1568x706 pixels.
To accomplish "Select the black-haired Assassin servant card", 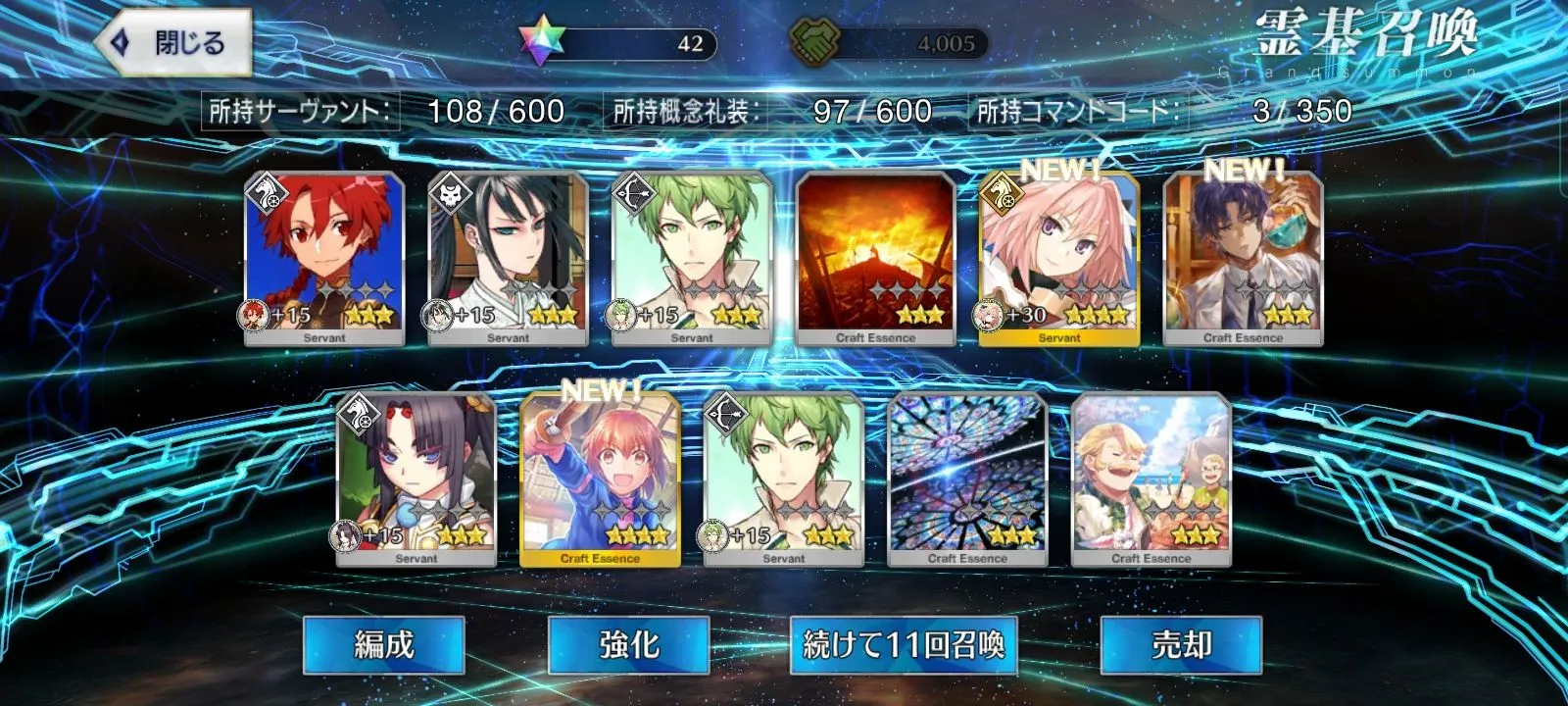I will tap(508, 258).
